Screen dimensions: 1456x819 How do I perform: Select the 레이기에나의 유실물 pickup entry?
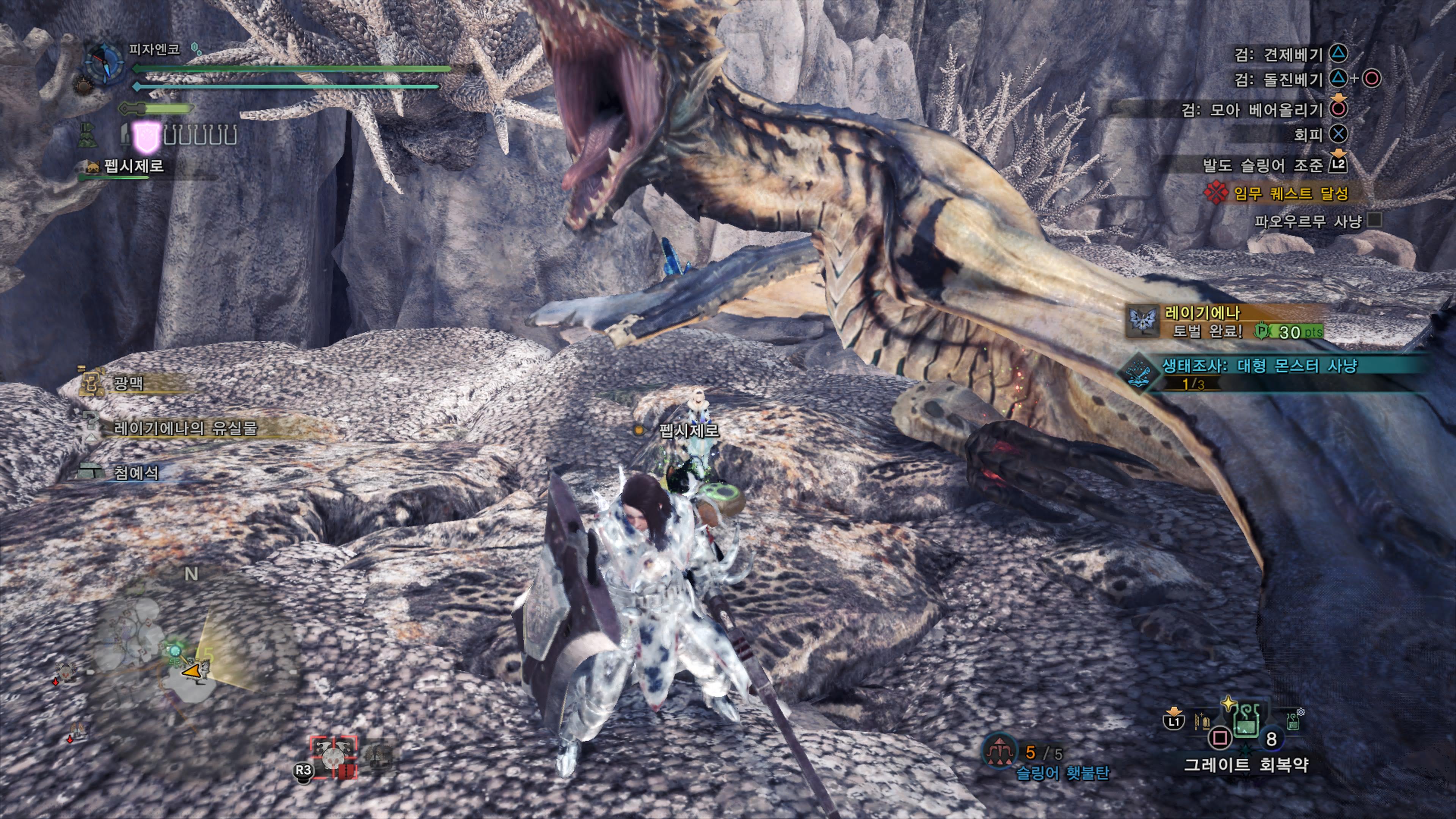point(185,428)
